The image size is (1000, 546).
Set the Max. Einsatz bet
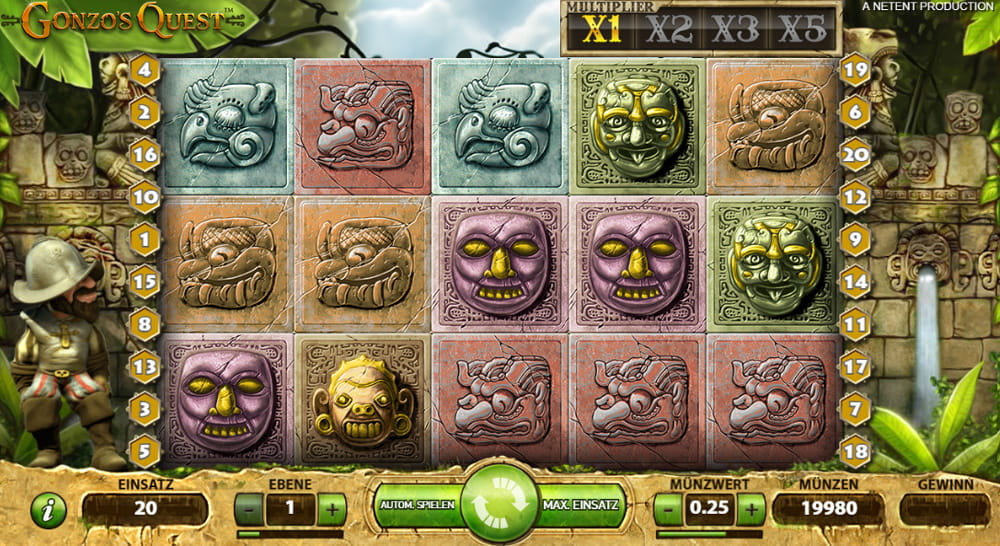(580, 505)
